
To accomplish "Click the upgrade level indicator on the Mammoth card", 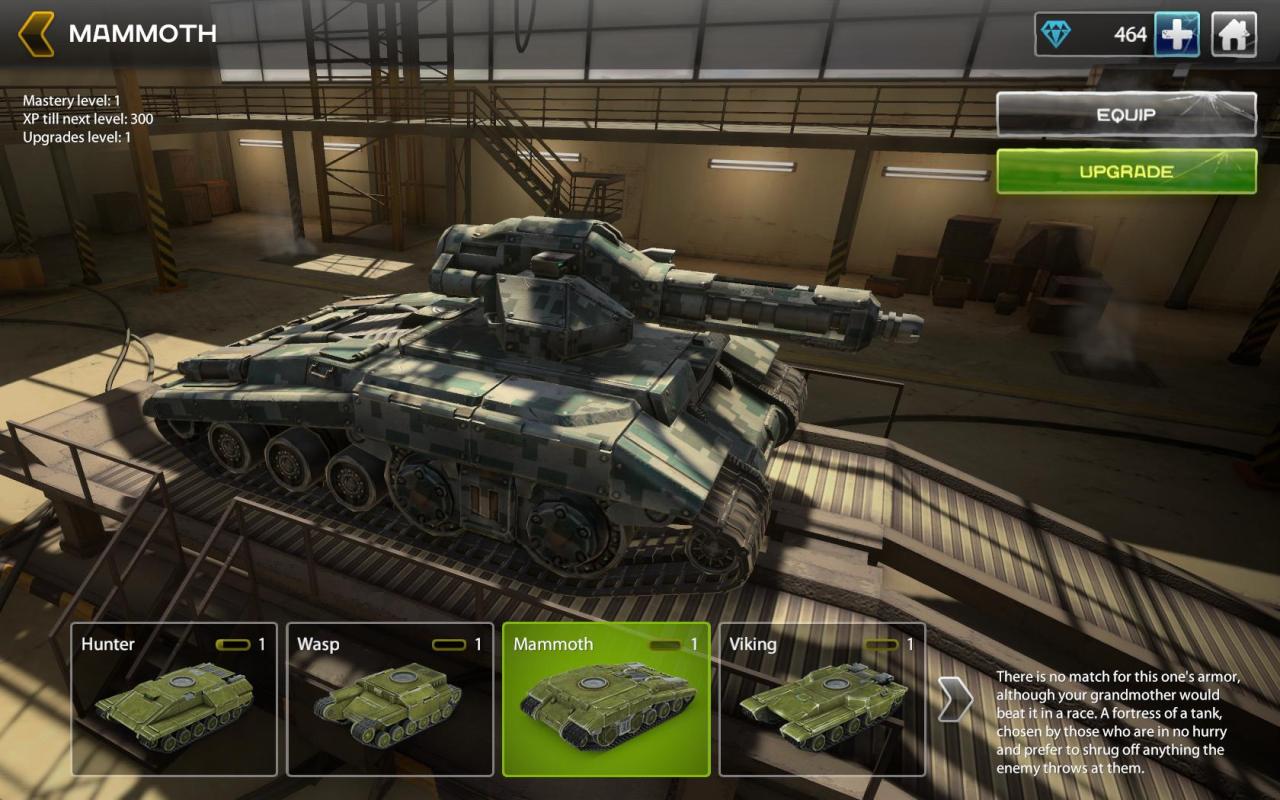I will (x=664, y=644).
